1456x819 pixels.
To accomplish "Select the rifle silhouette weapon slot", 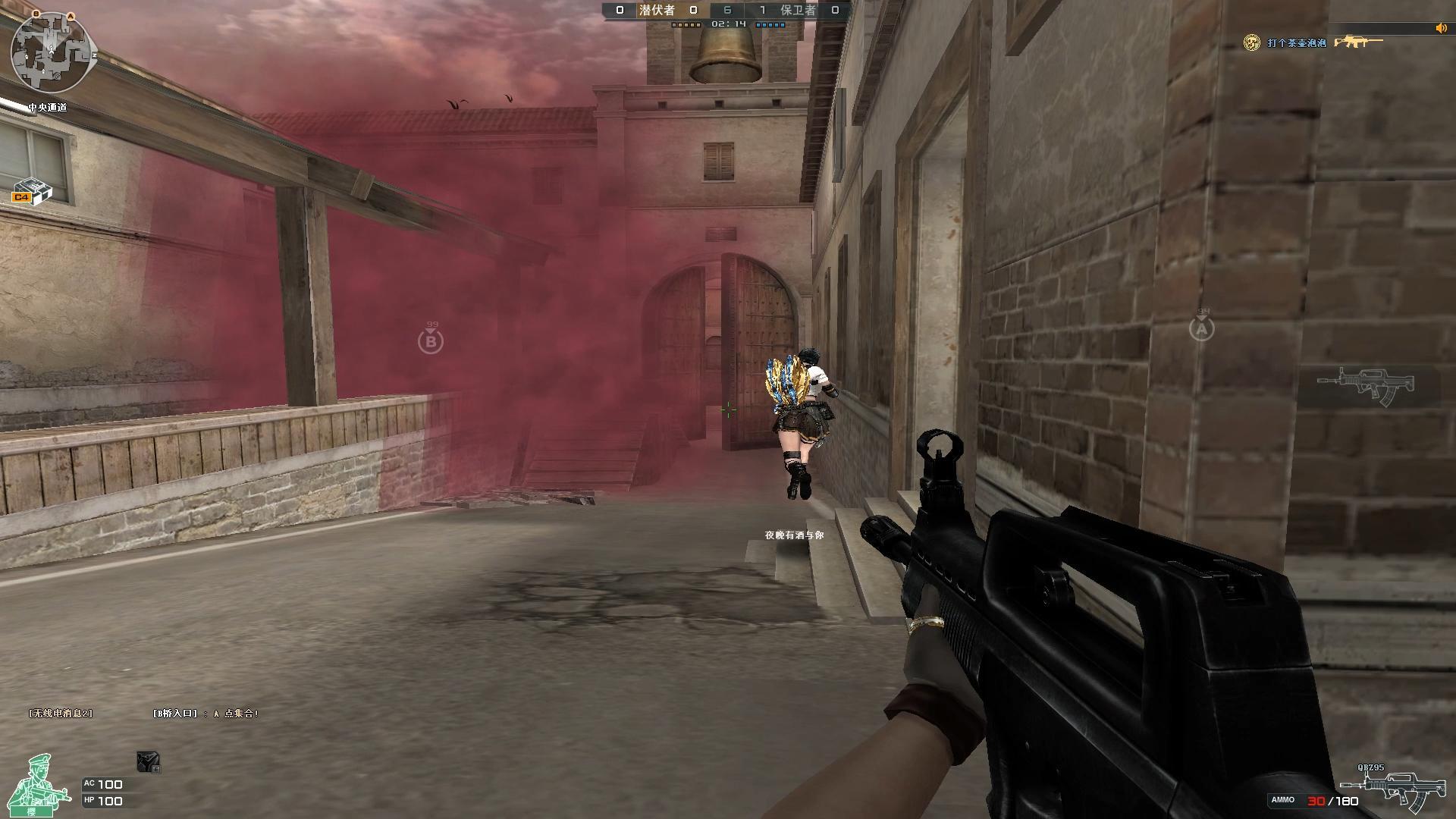I will (x=1365, y=384).
